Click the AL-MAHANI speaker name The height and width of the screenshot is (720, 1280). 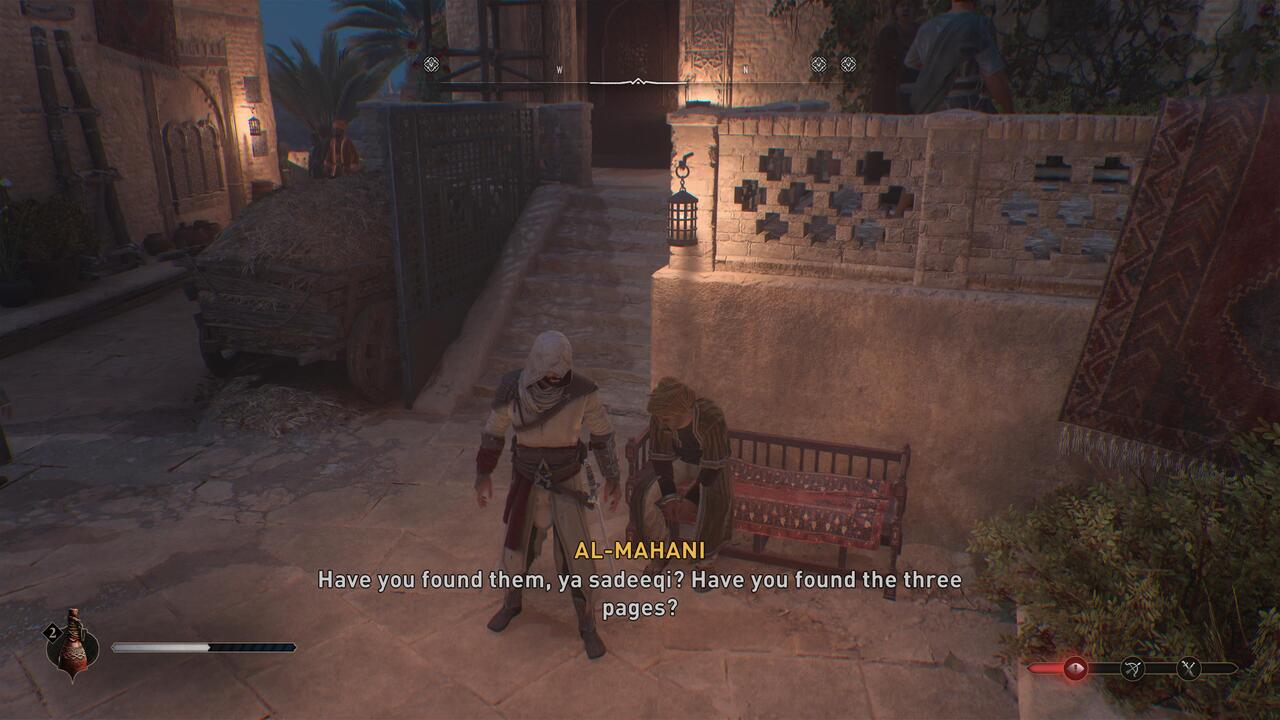pos(639,550)
